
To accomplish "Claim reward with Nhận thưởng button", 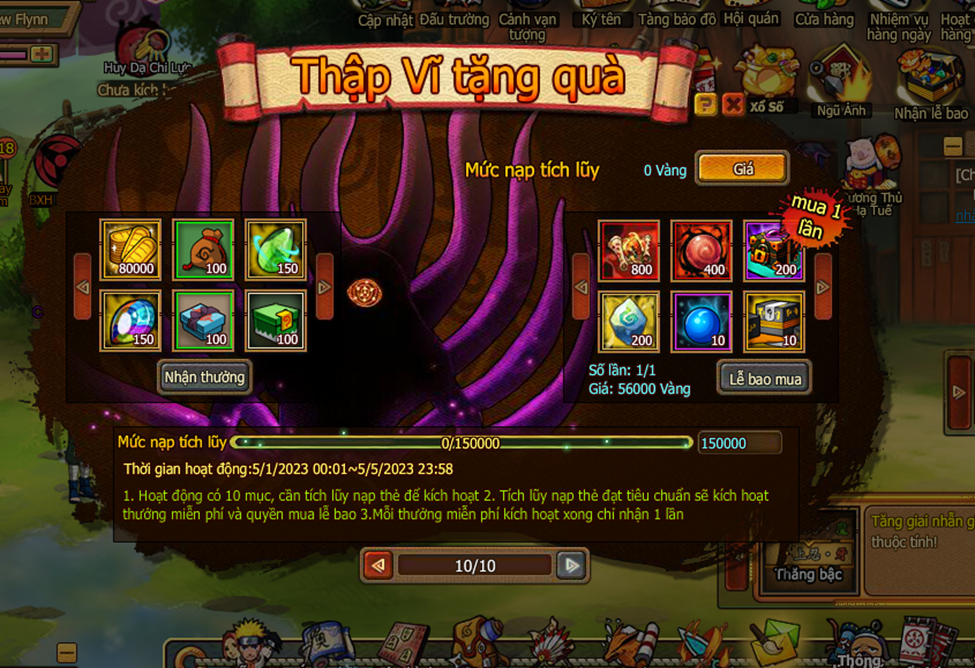I will coord(204,377).
